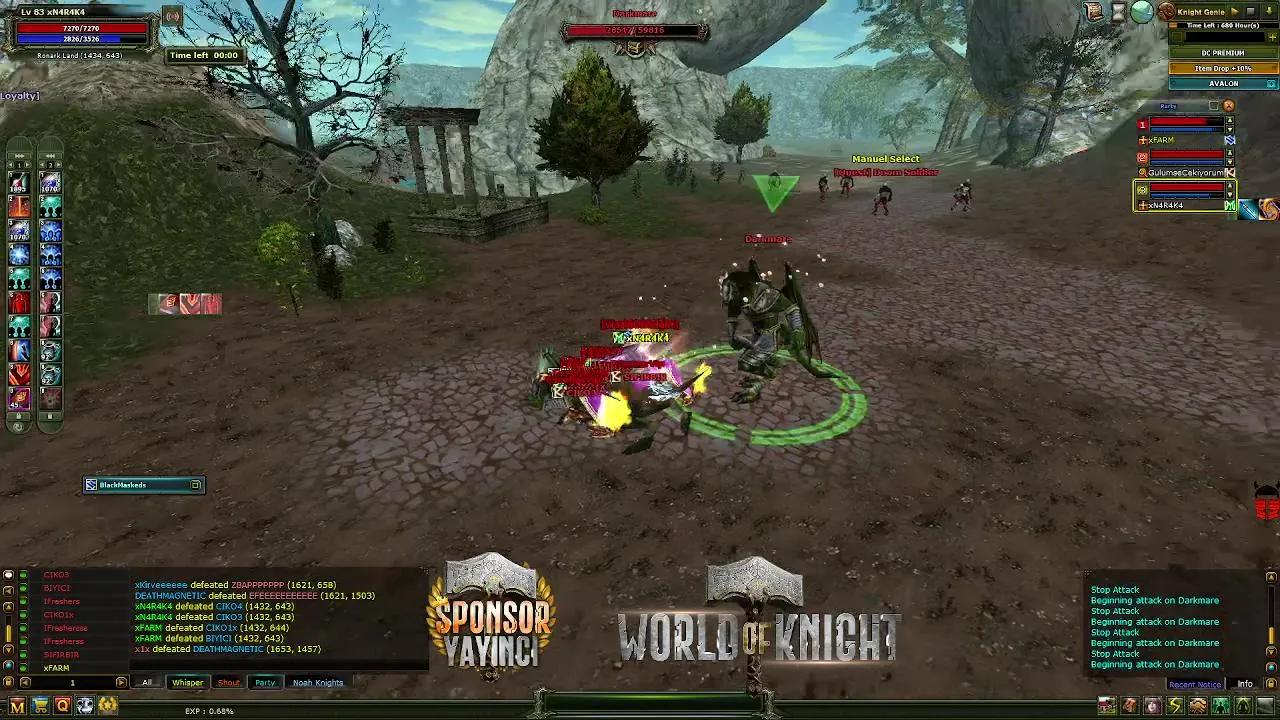Switch to the Whisper chat tab
The image size is (1280, 720).
click(187, 682)
